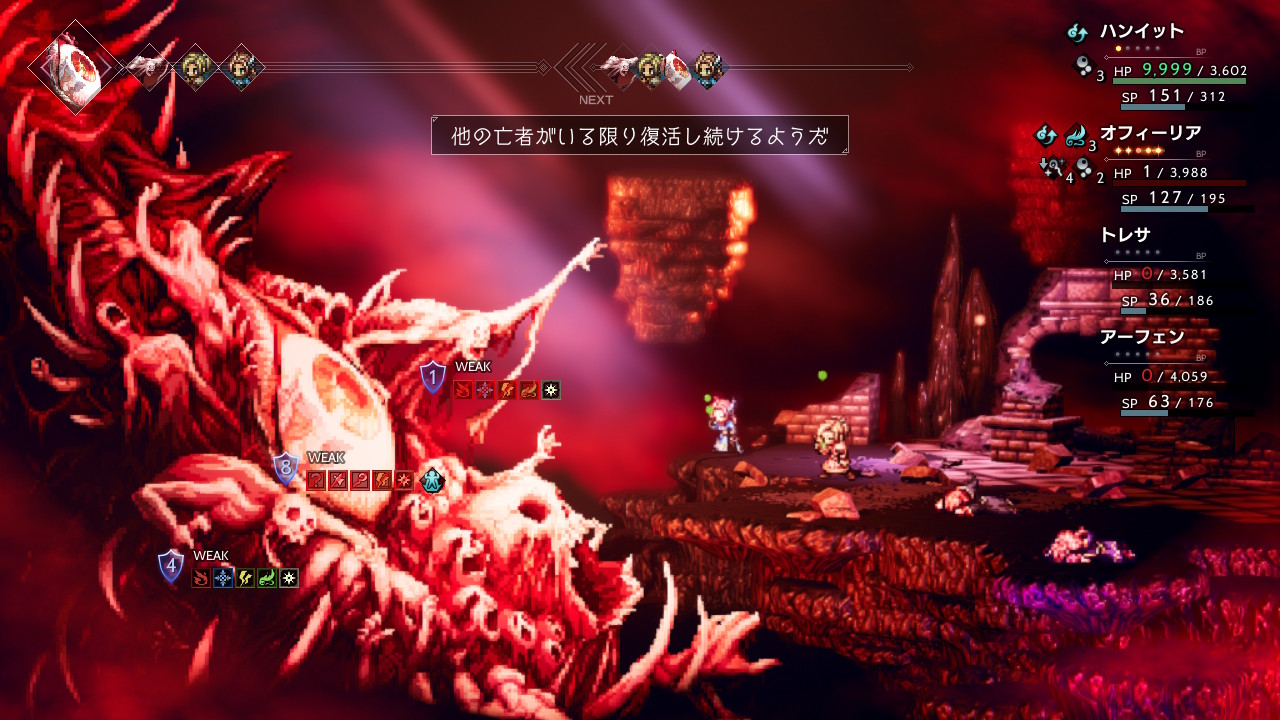Click the sealticge wing icon beside Ophilia's name

pyautogui.click(x=1074, y=134)
